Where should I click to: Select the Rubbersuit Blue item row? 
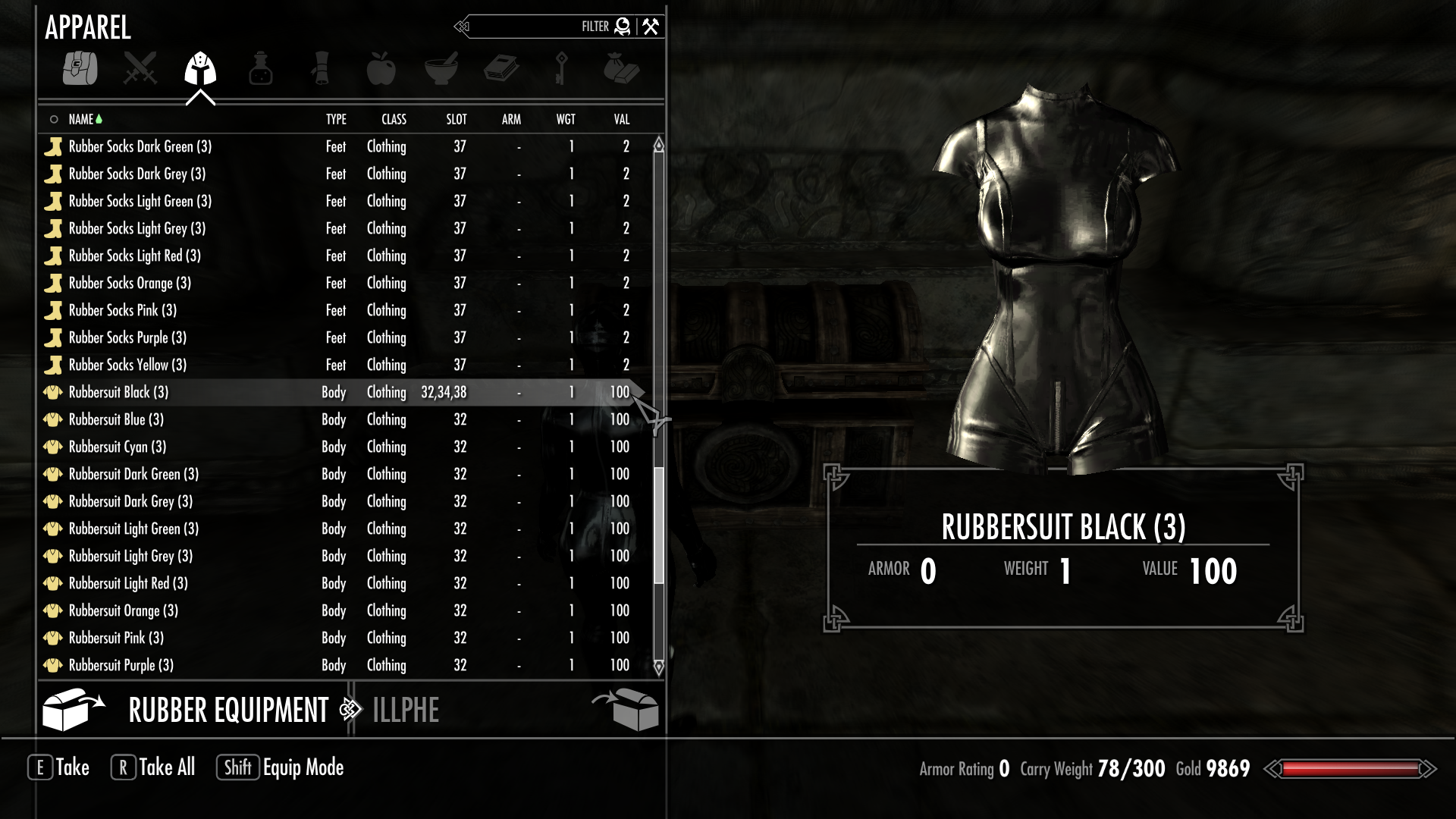(x=116, y=419)
